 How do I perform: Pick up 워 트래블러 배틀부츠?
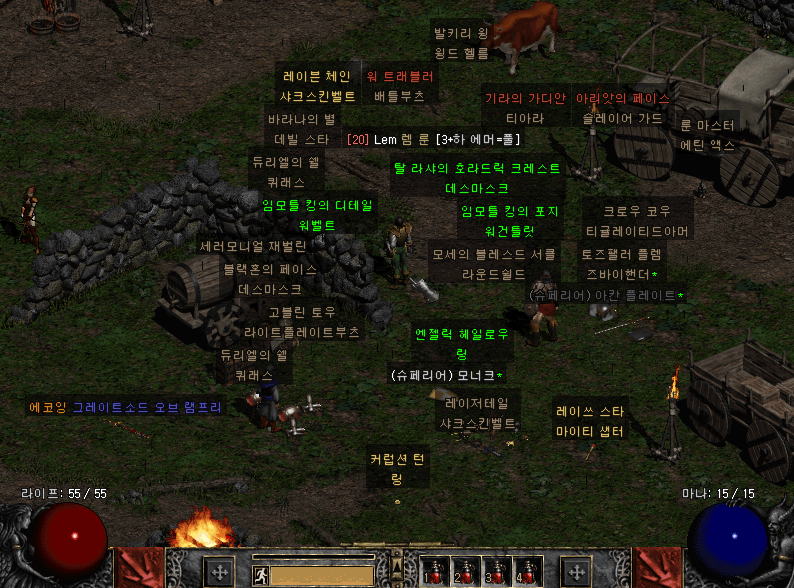[399, 86]
